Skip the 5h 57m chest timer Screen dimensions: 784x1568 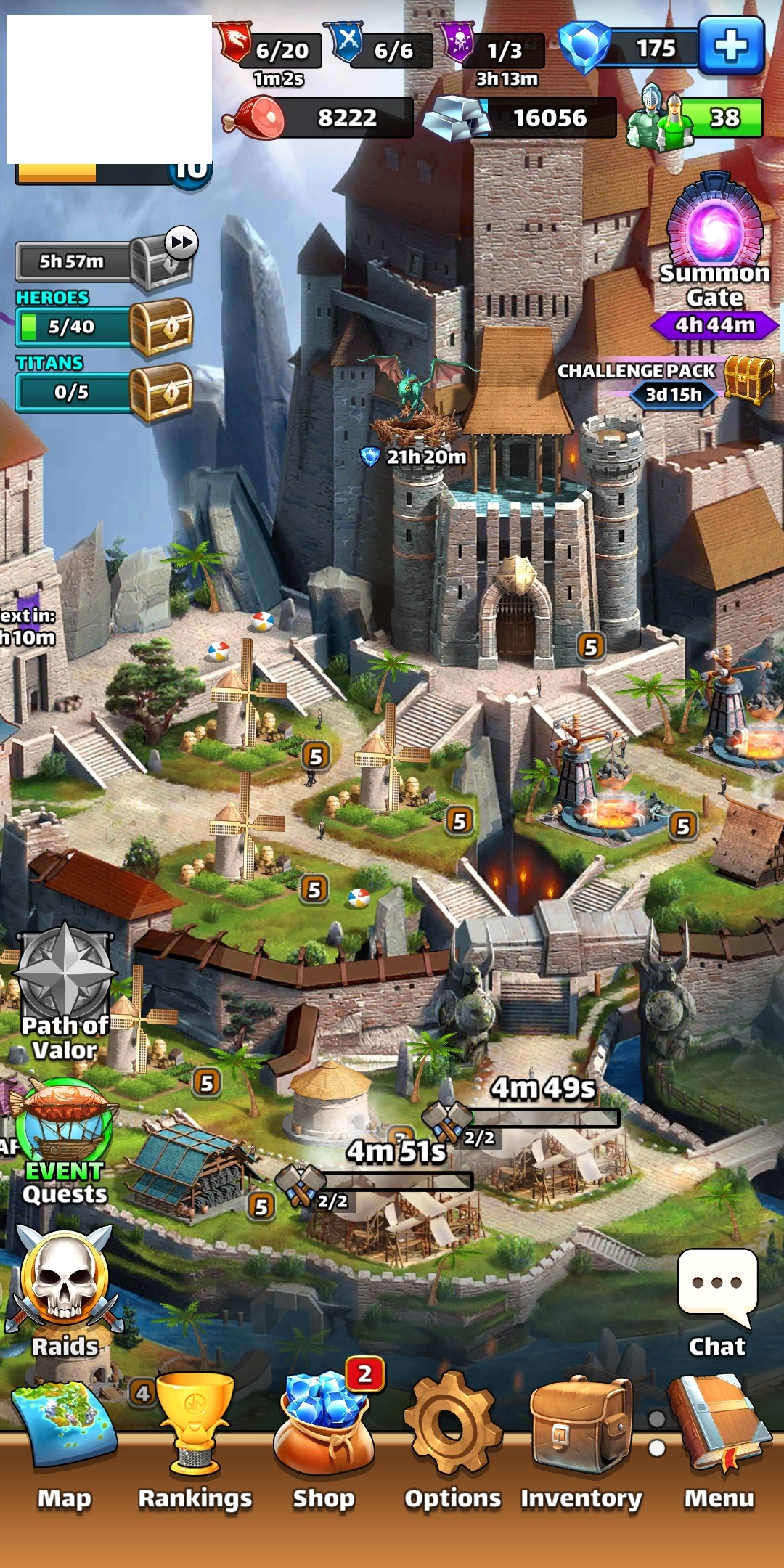(181, 242)
